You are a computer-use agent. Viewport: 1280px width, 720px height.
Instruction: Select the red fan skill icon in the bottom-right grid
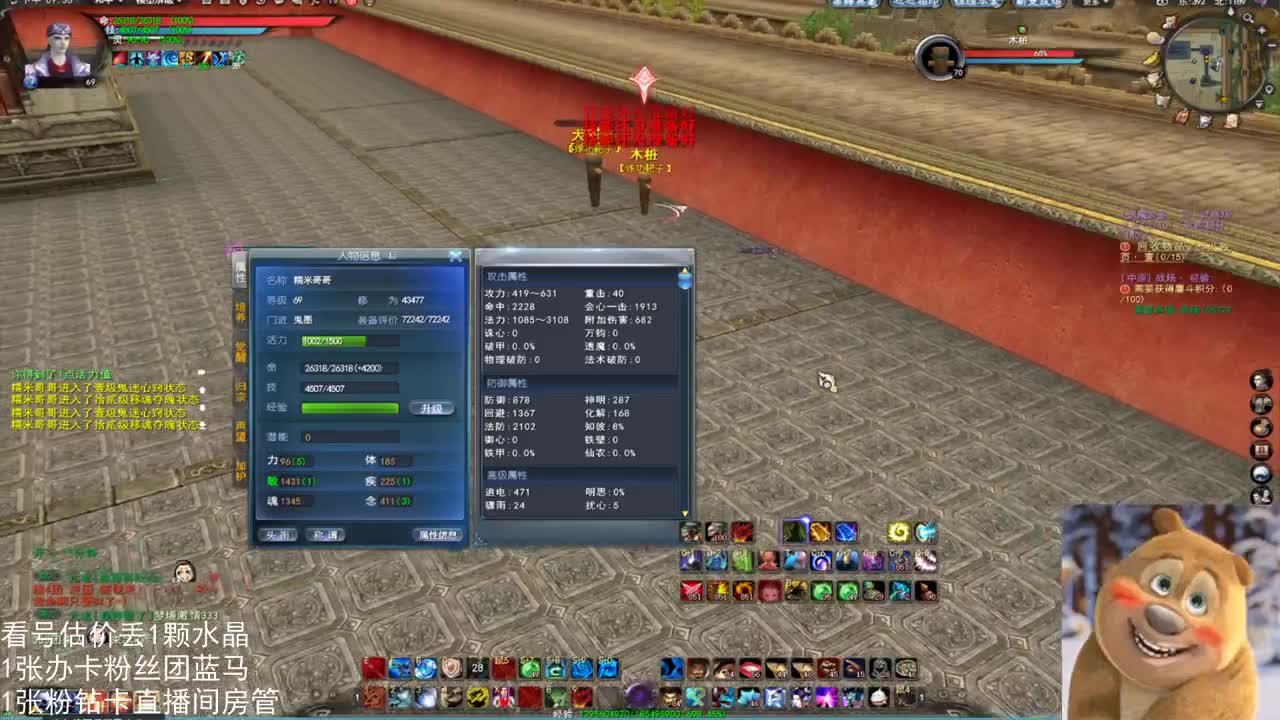coord(689,590)
